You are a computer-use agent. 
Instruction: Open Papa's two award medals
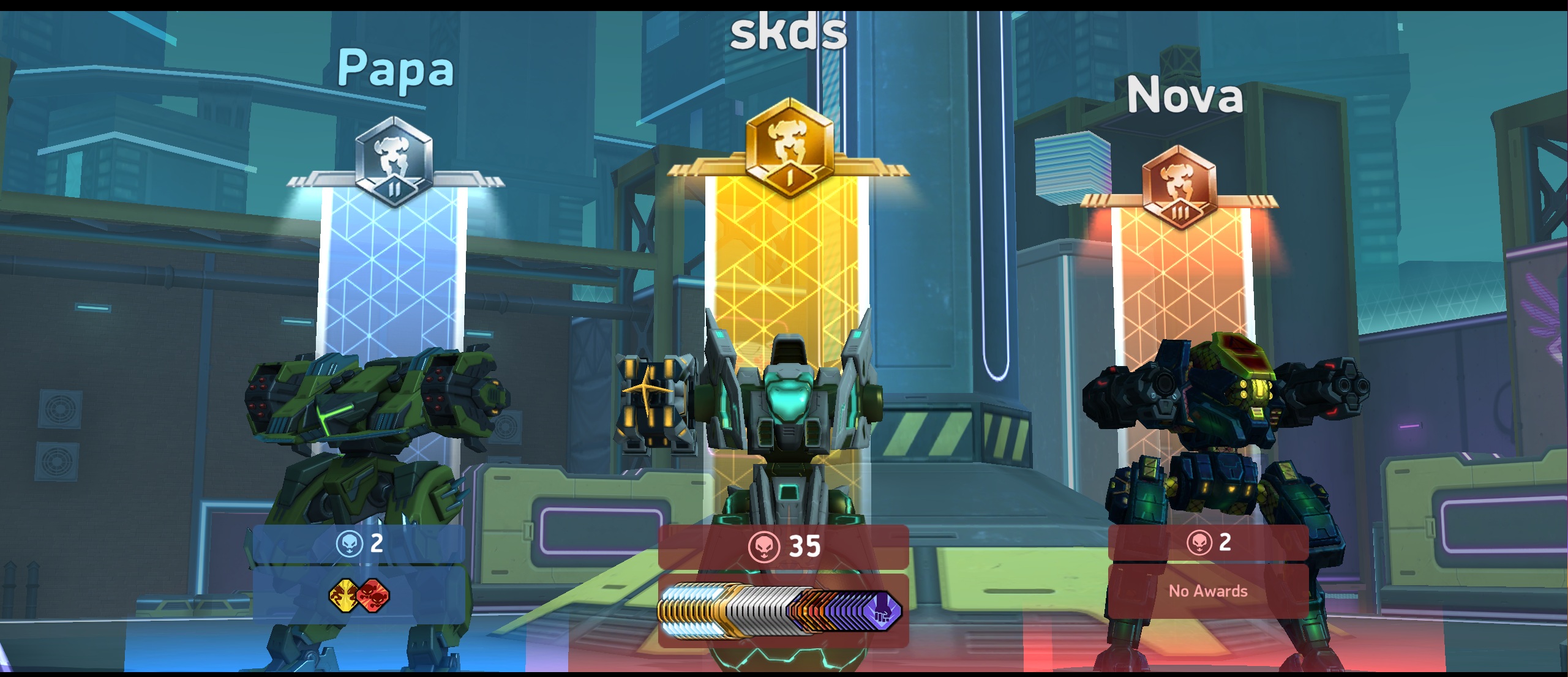coord(359,596)
